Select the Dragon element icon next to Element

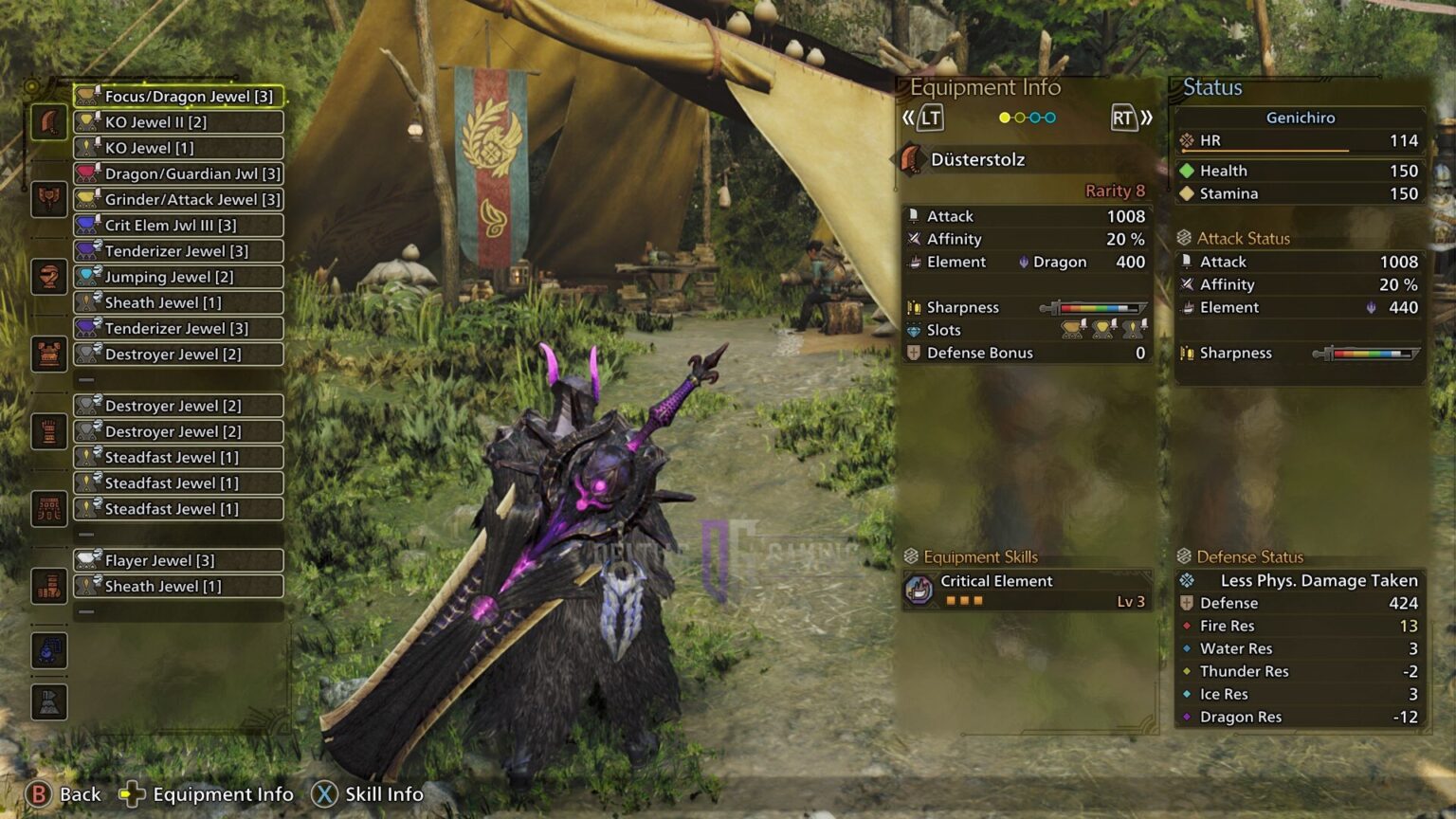1023,262
